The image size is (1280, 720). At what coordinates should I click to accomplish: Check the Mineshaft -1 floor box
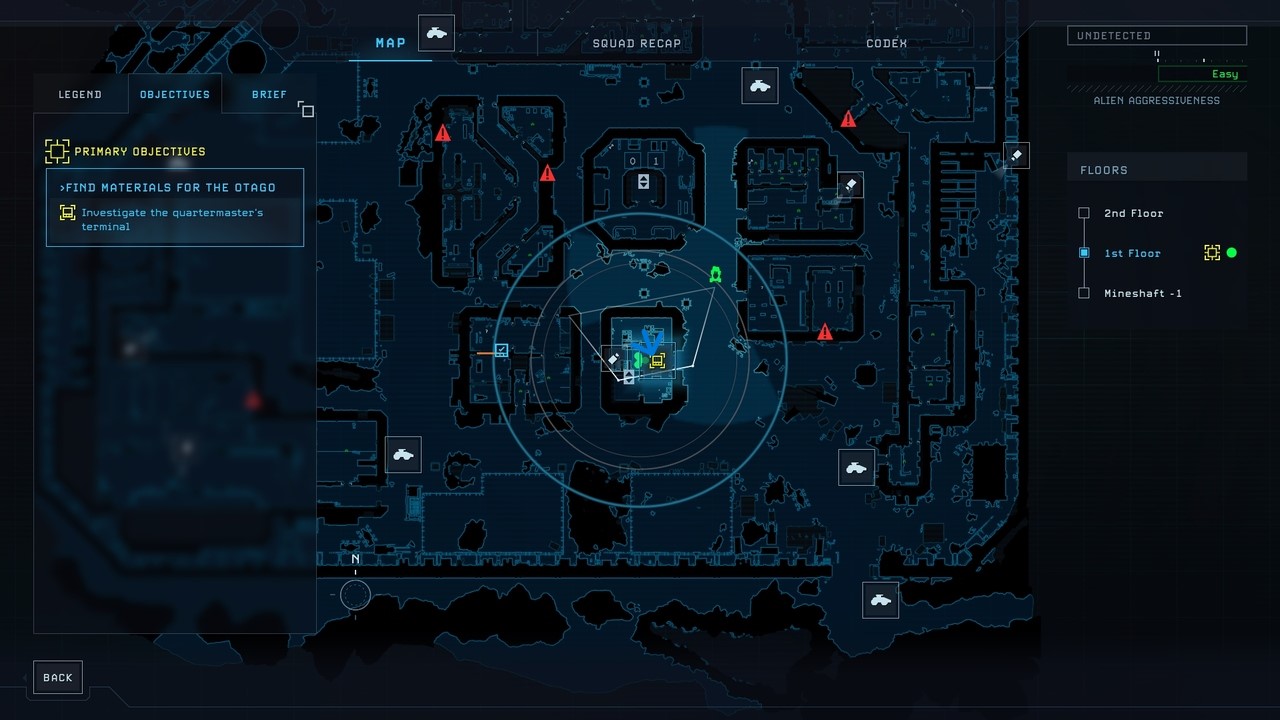tap(1084, 293)
